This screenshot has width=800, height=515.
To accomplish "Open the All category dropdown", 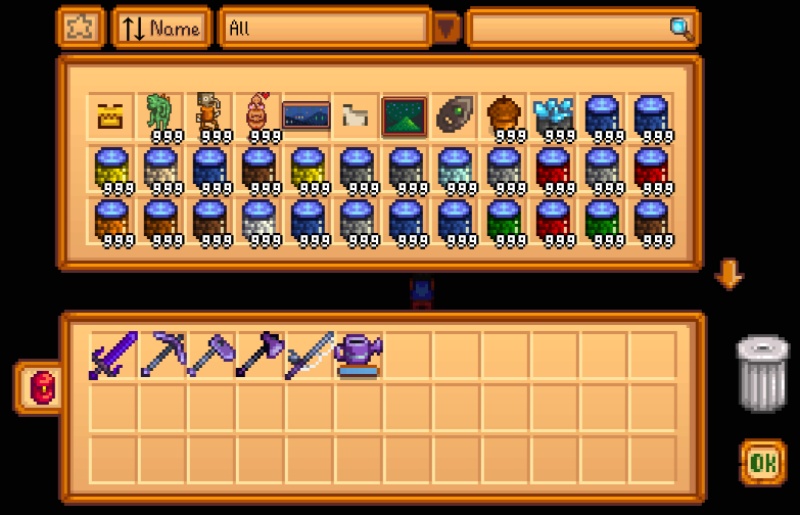I will point(324,28).
